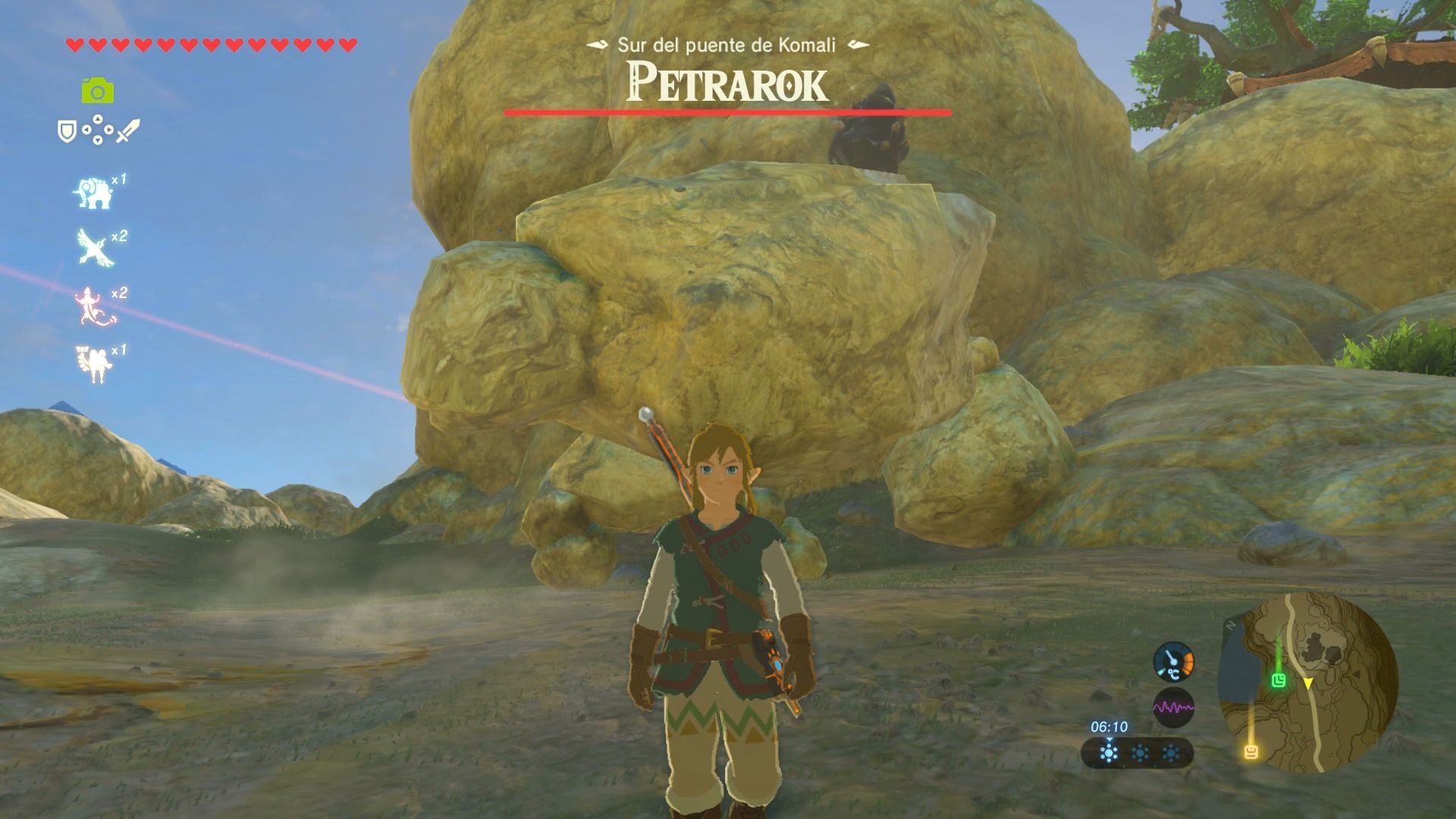
Task: Open the circular minimap
Action: click(x=1307, y=682)
